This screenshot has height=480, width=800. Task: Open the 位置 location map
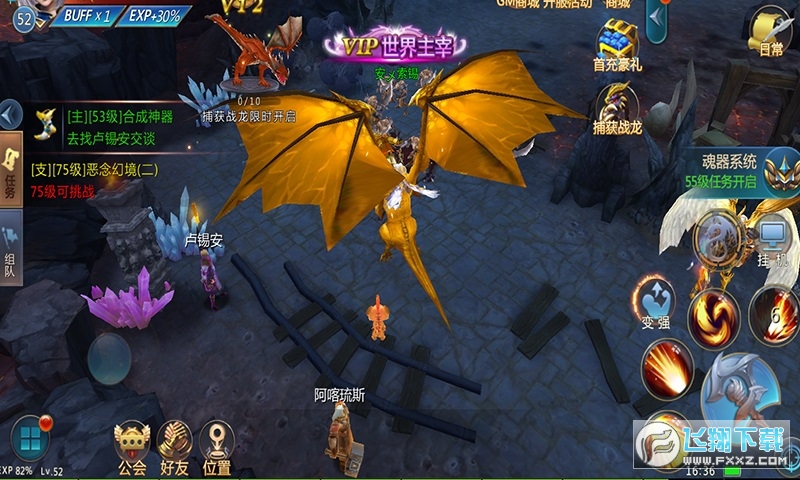[x=216, y=446]
